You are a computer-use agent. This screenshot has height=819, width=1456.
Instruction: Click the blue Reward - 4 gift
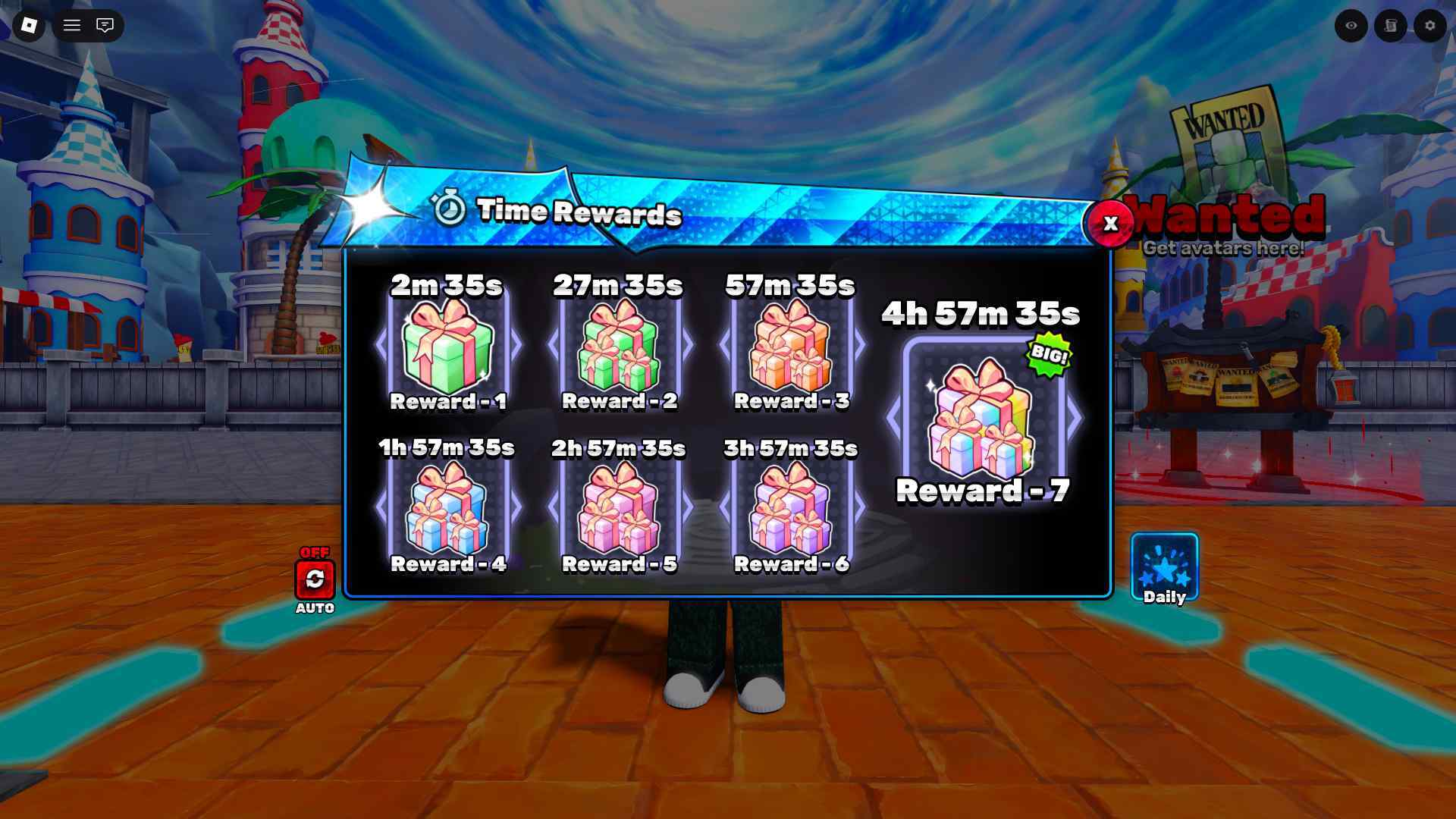(448, 508)
